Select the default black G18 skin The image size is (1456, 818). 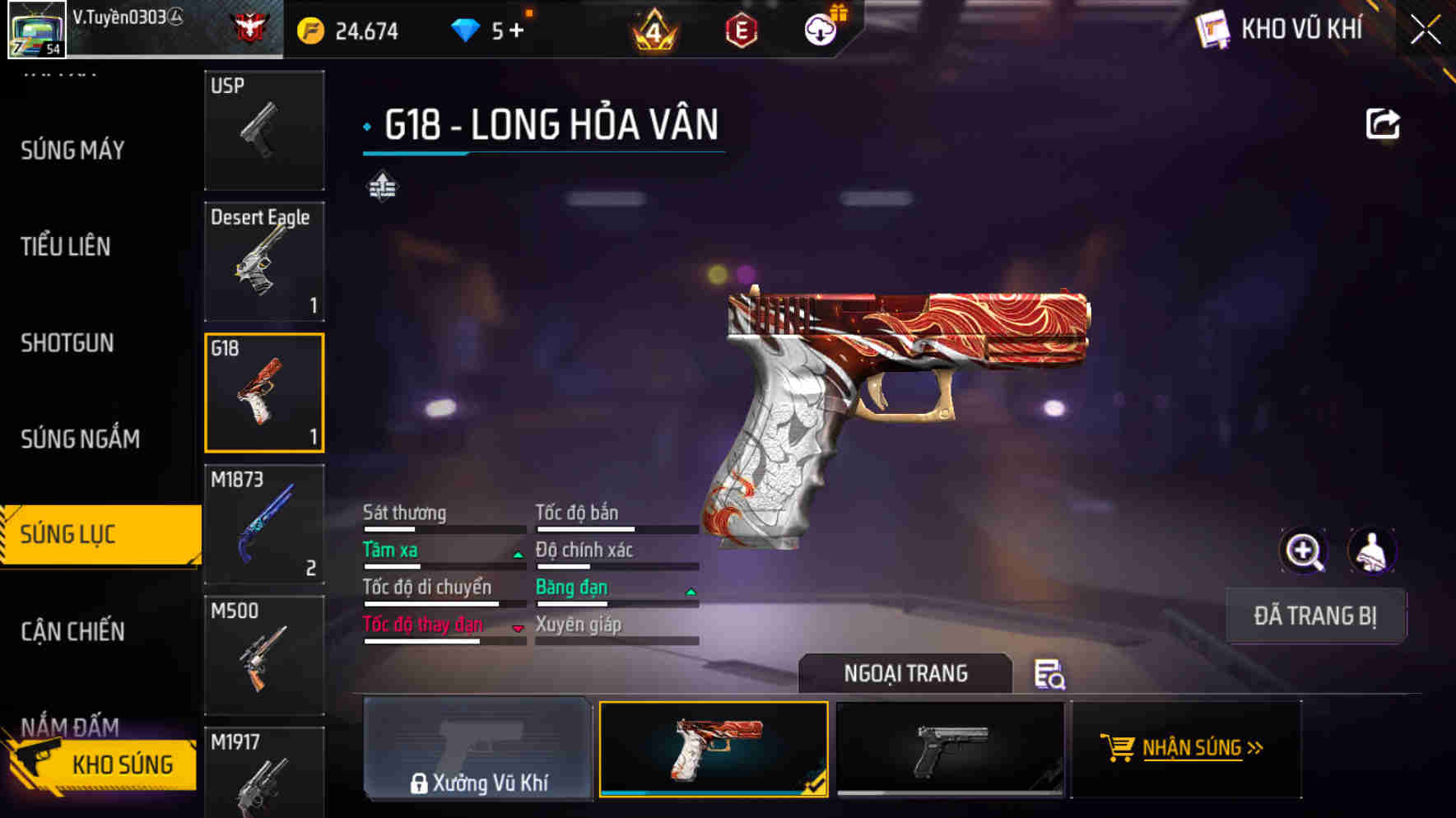point(950,749)
